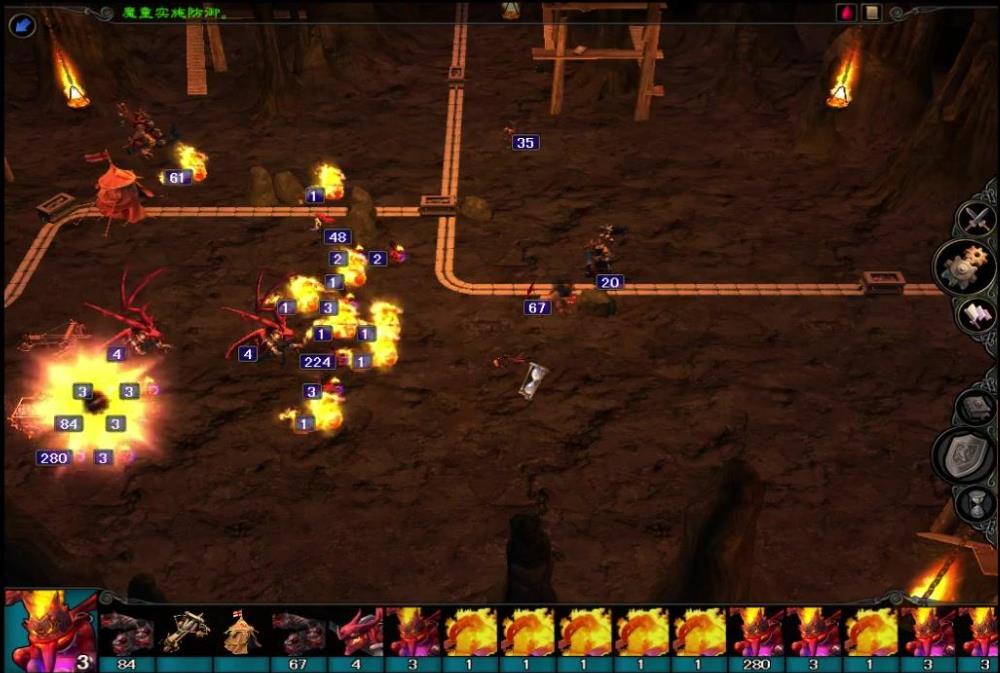Select the large active unit portrait
Viewport: 1000px width, 673px height.
[x=48, y=629]
